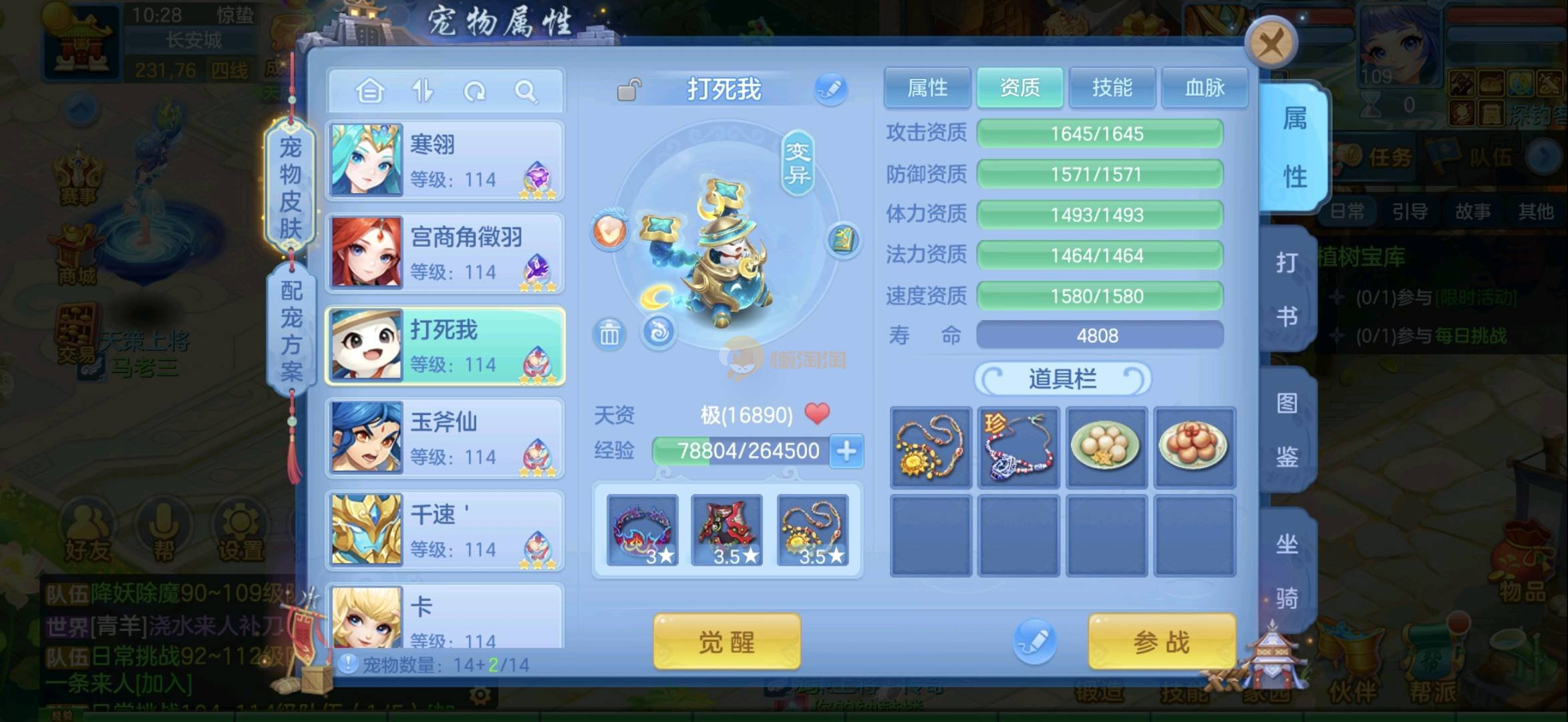Image resolution: width=1568 pixels, height=722 pixels.
Task: Add pet experience with the plus button
Action: [x=846, y=451]
